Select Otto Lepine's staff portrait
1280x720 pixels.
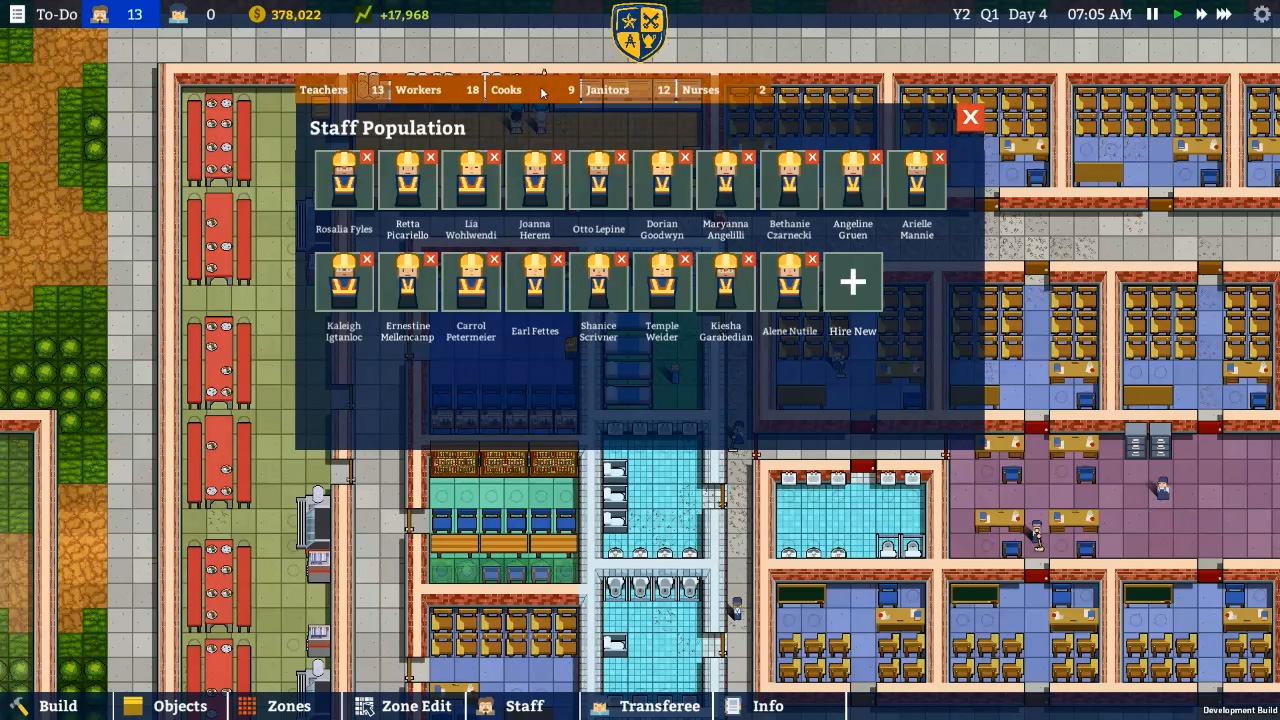pyautogui.click(x=598, y=182)
